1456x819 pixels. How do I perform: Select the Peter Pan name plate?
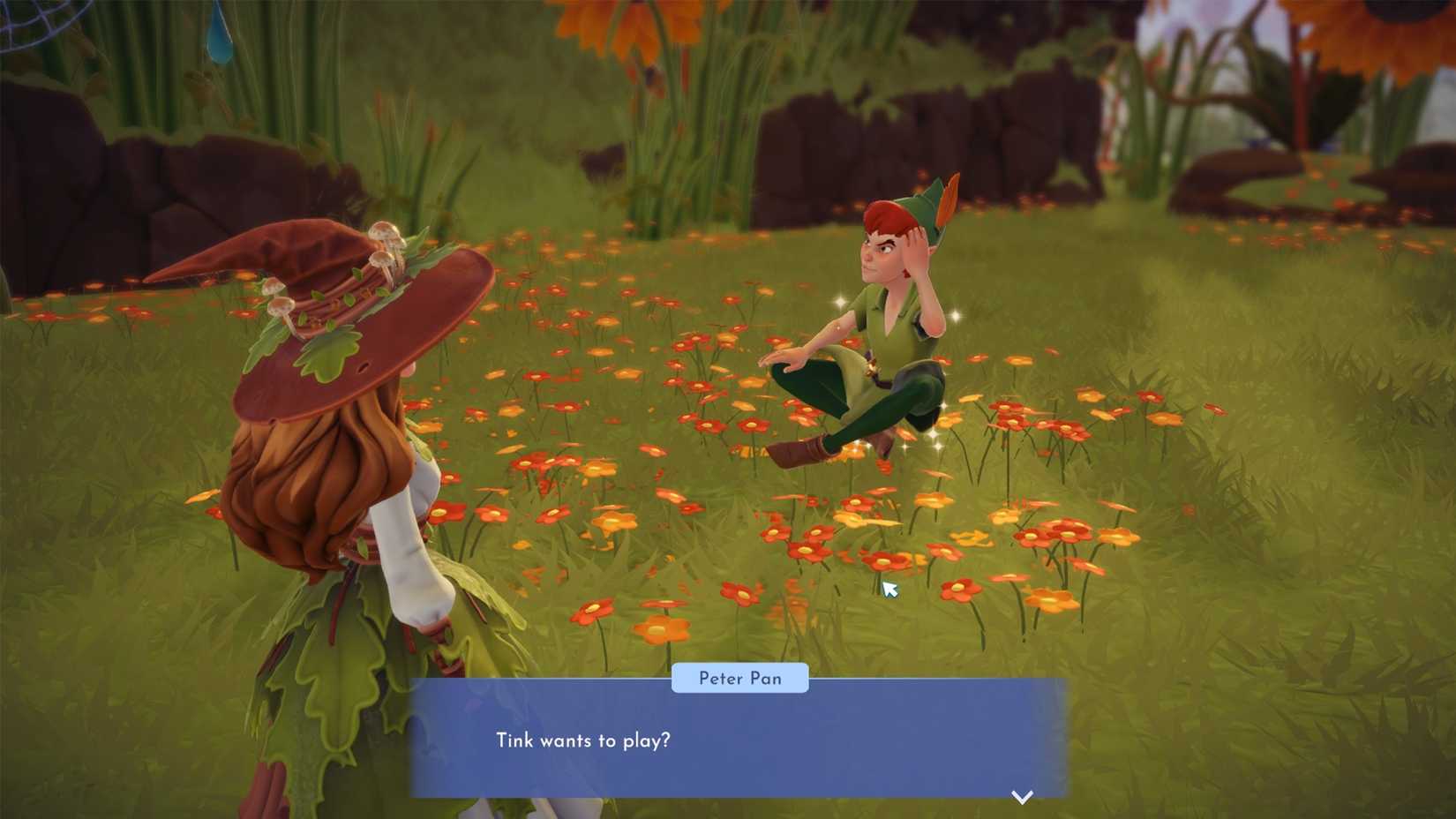[x=739, y=678]
